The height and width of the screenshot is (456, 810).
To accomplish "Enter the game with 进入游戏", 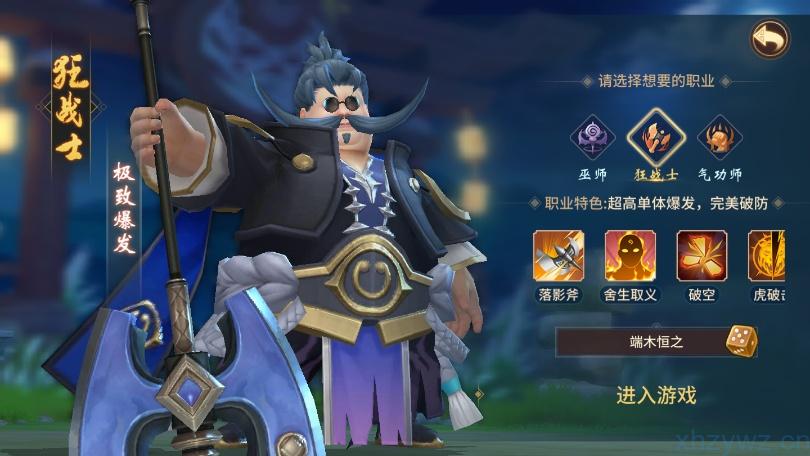I will [656, 394].
